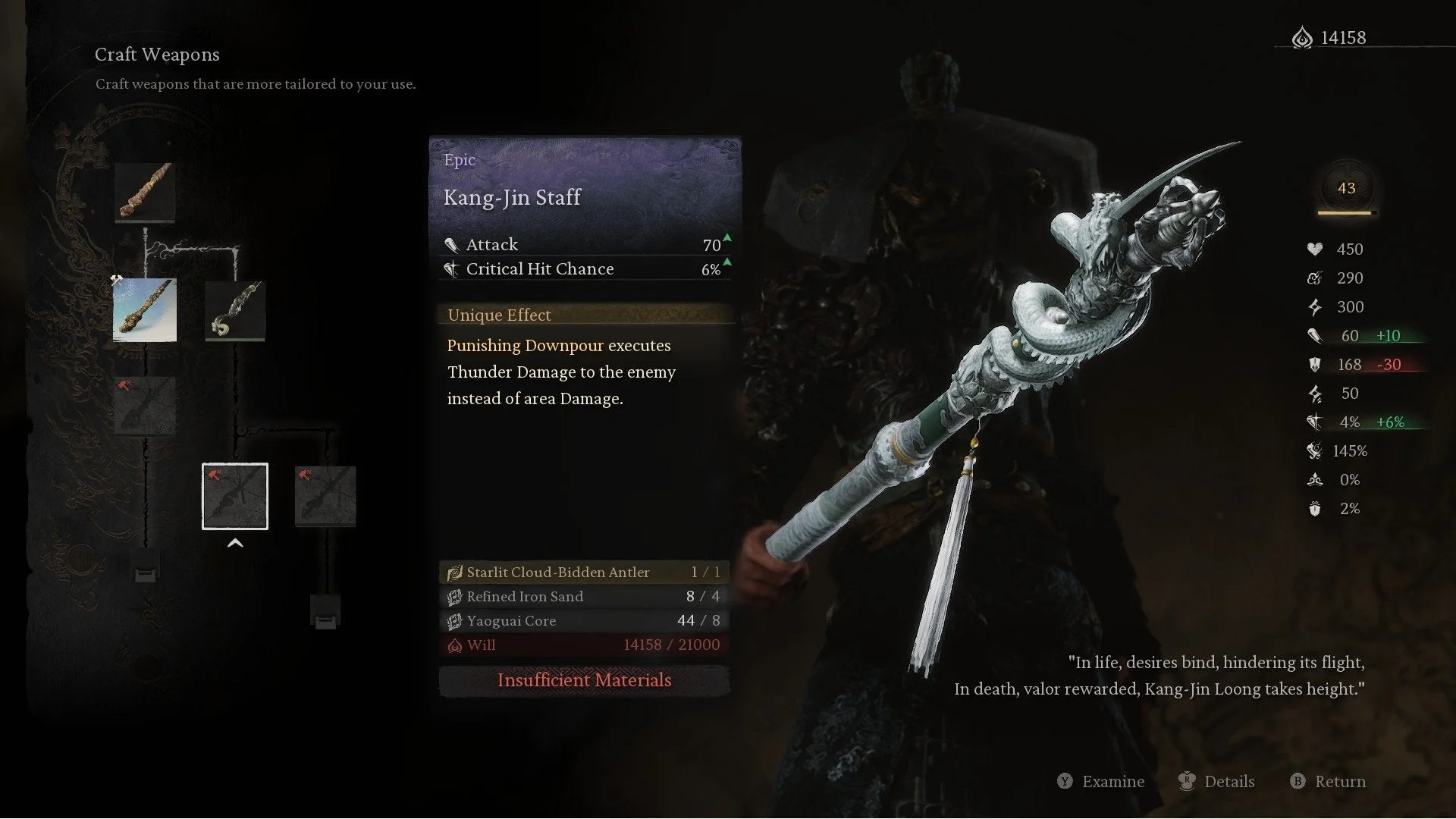Click the Refined Iron Sand material row
This screenshot has height=819, width=1456.
(584, 597)
